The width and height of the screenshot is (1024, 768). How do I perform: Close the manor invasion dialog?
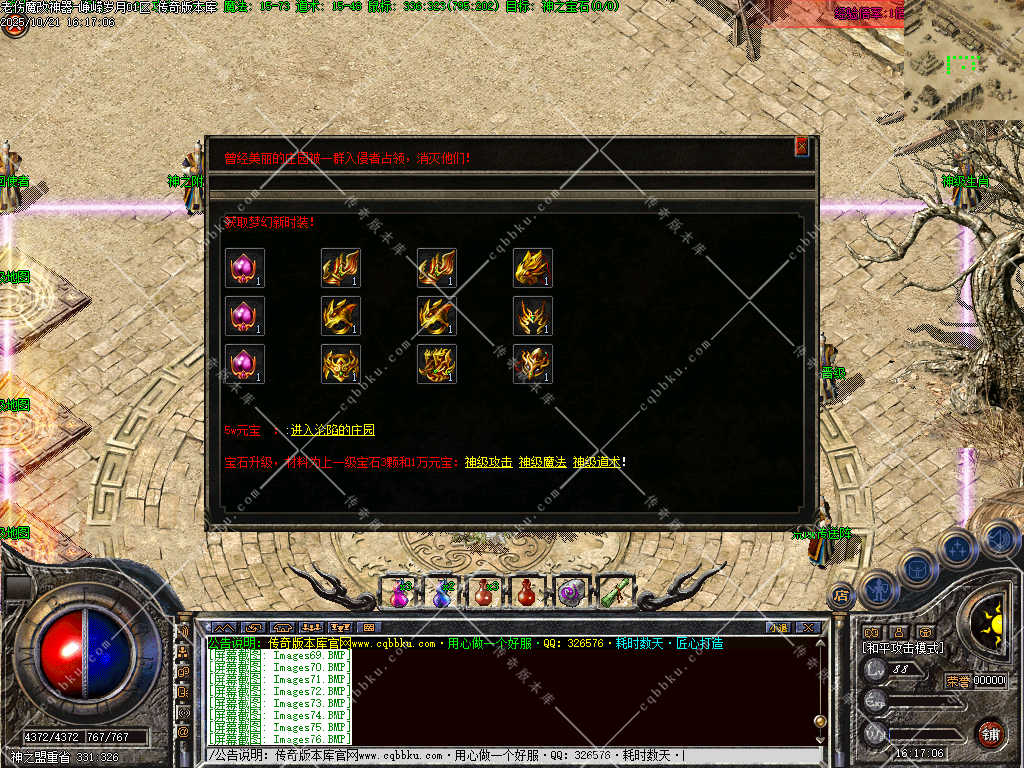click(801, 147)
